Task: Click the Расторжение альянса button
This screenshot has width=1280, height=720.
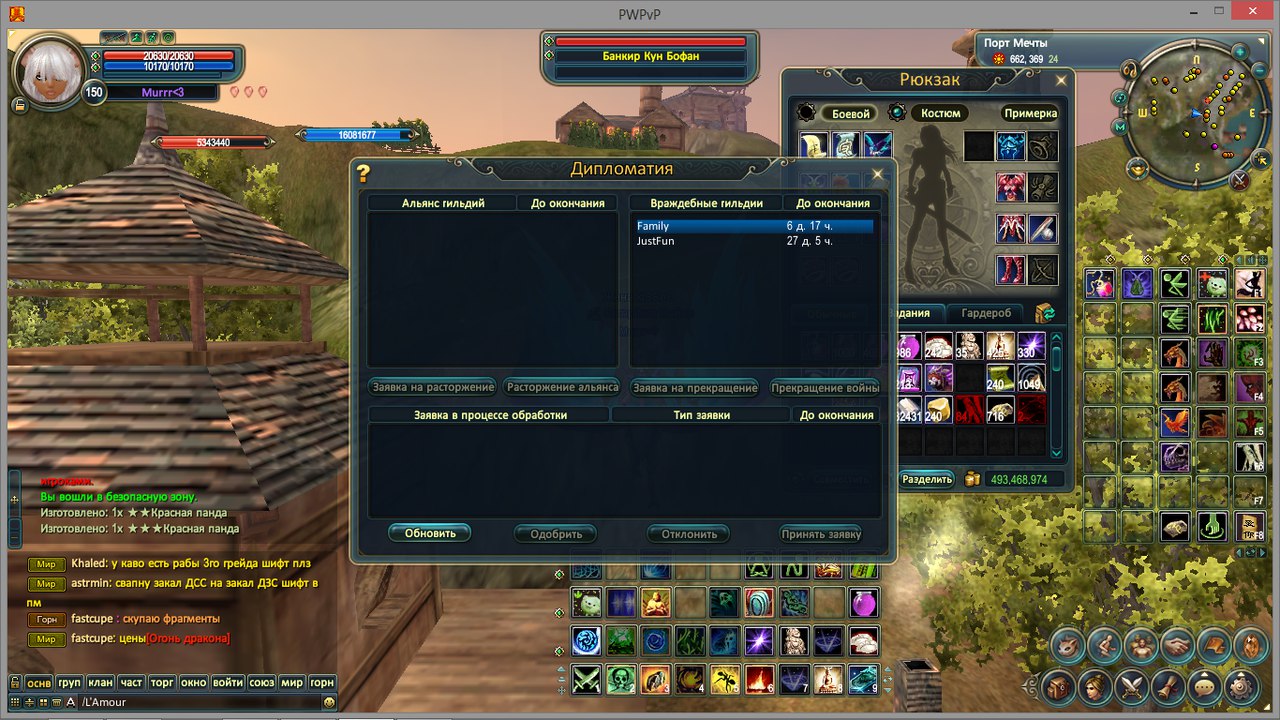Action: (562, 387)
